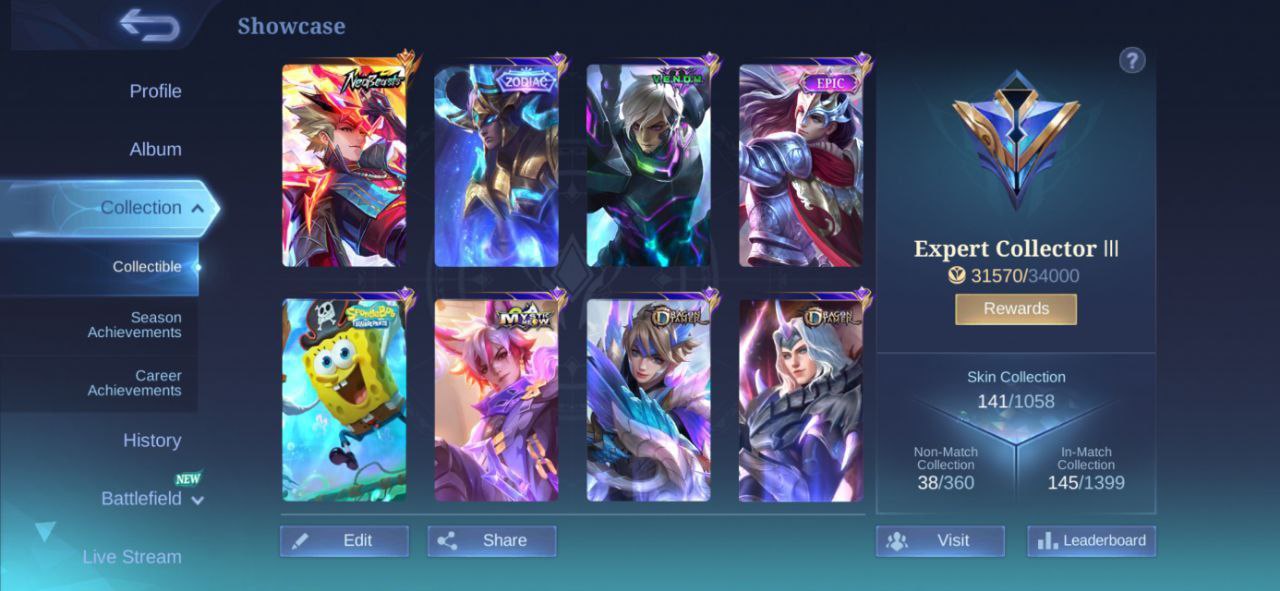Open Season Achievements
1280x591 pixels.
click(x=135, y=325)
